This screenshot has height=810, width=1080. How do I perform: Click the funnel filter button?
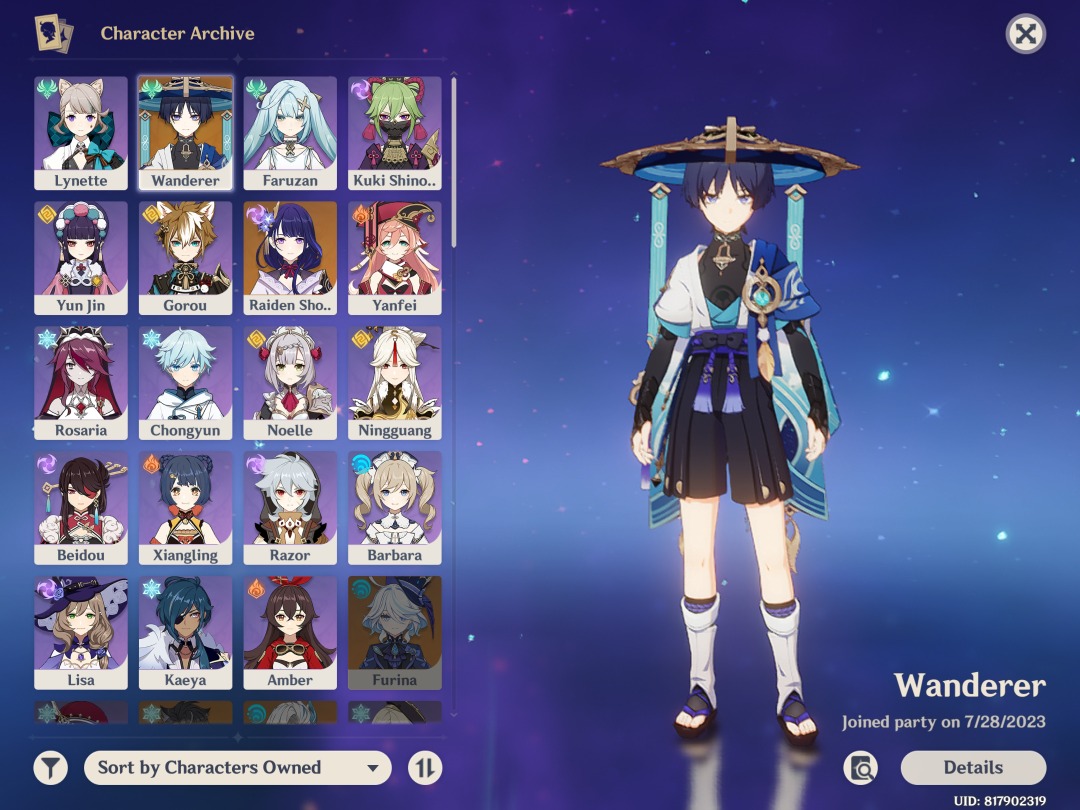pyautogui.click(x=51, y=768)
